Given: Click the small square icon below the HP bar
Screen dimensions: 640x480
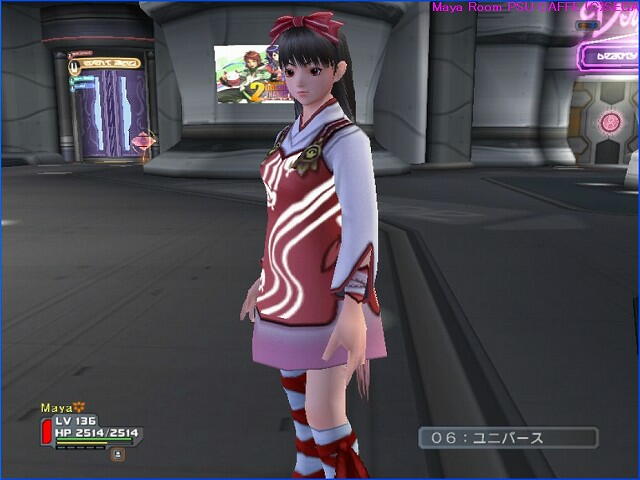Looking at the screenshot, I should coord(118,454).
